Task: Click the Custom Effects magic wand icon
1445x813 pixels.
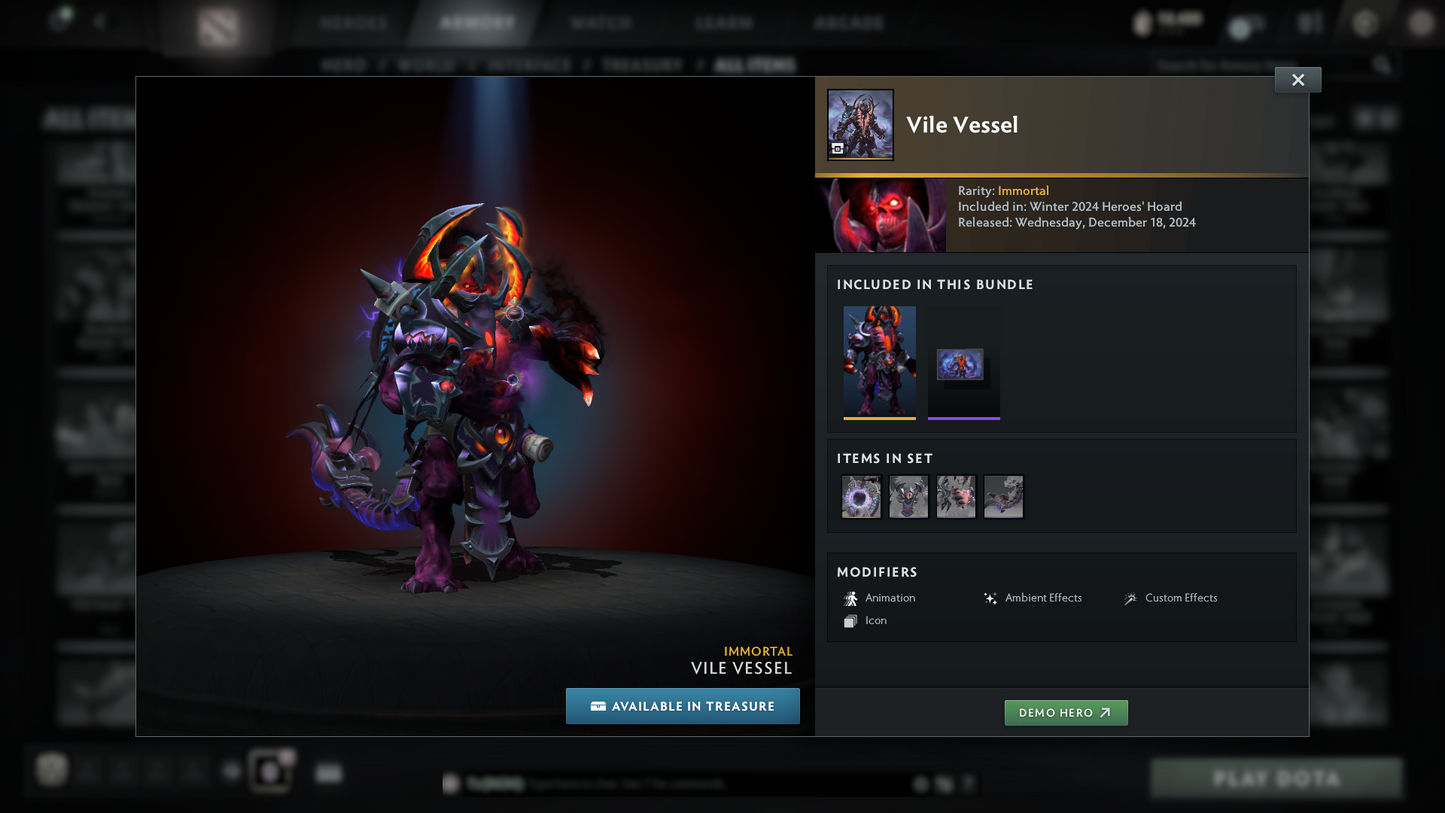Action: (x=1129, y=598)
